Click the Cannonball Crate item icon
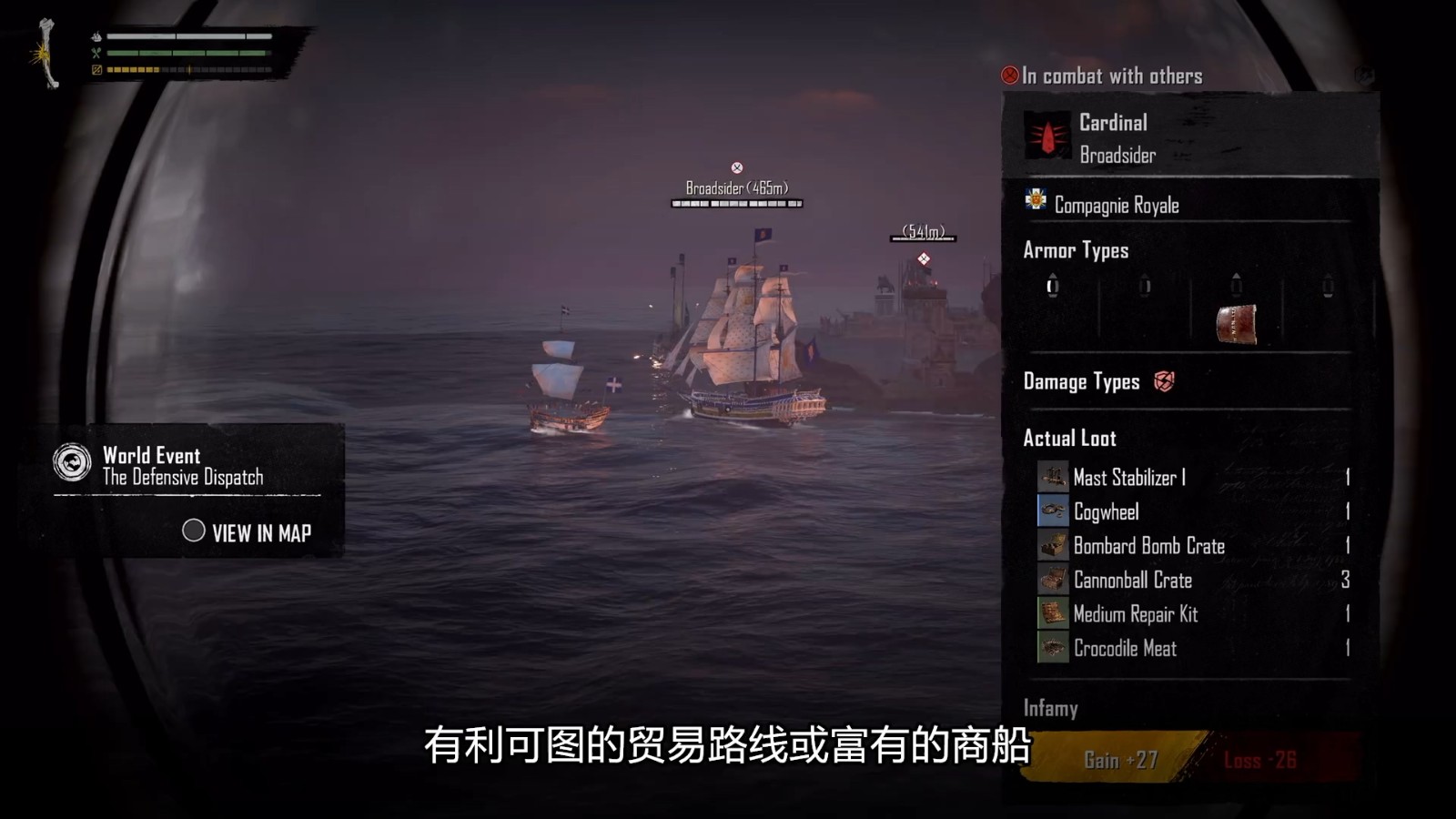The image size is (1456, 819). 1052,581
